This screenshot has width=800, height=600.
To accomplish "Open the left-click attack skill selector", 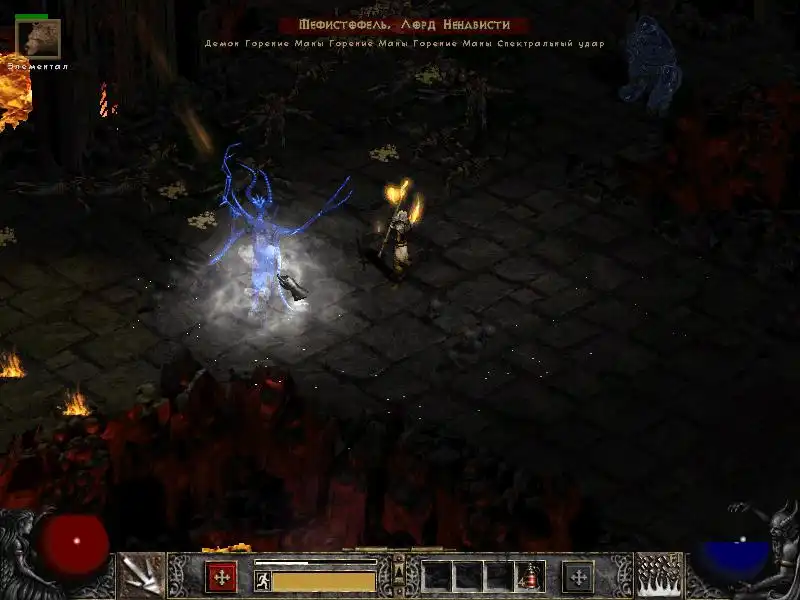I will pos(141,575).
